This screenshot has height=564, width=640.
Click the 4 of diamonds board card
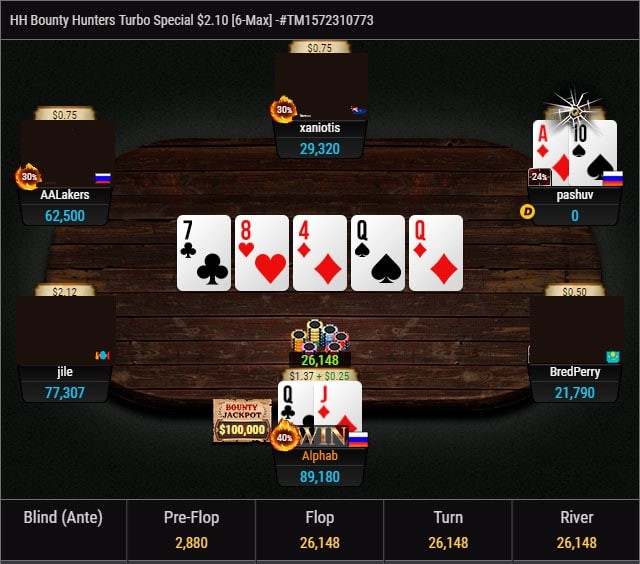click(x=320, y=253)
